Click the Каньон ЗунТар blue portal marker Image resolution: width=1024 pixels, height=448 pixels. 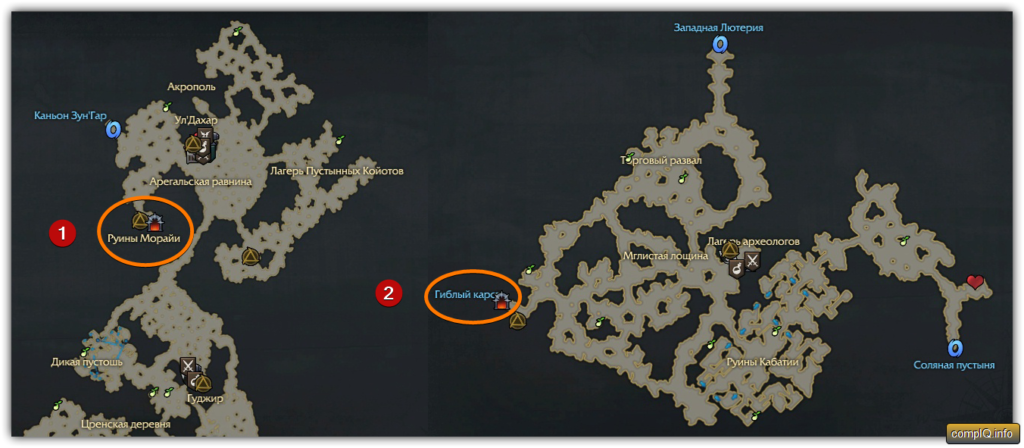[114, 130]
